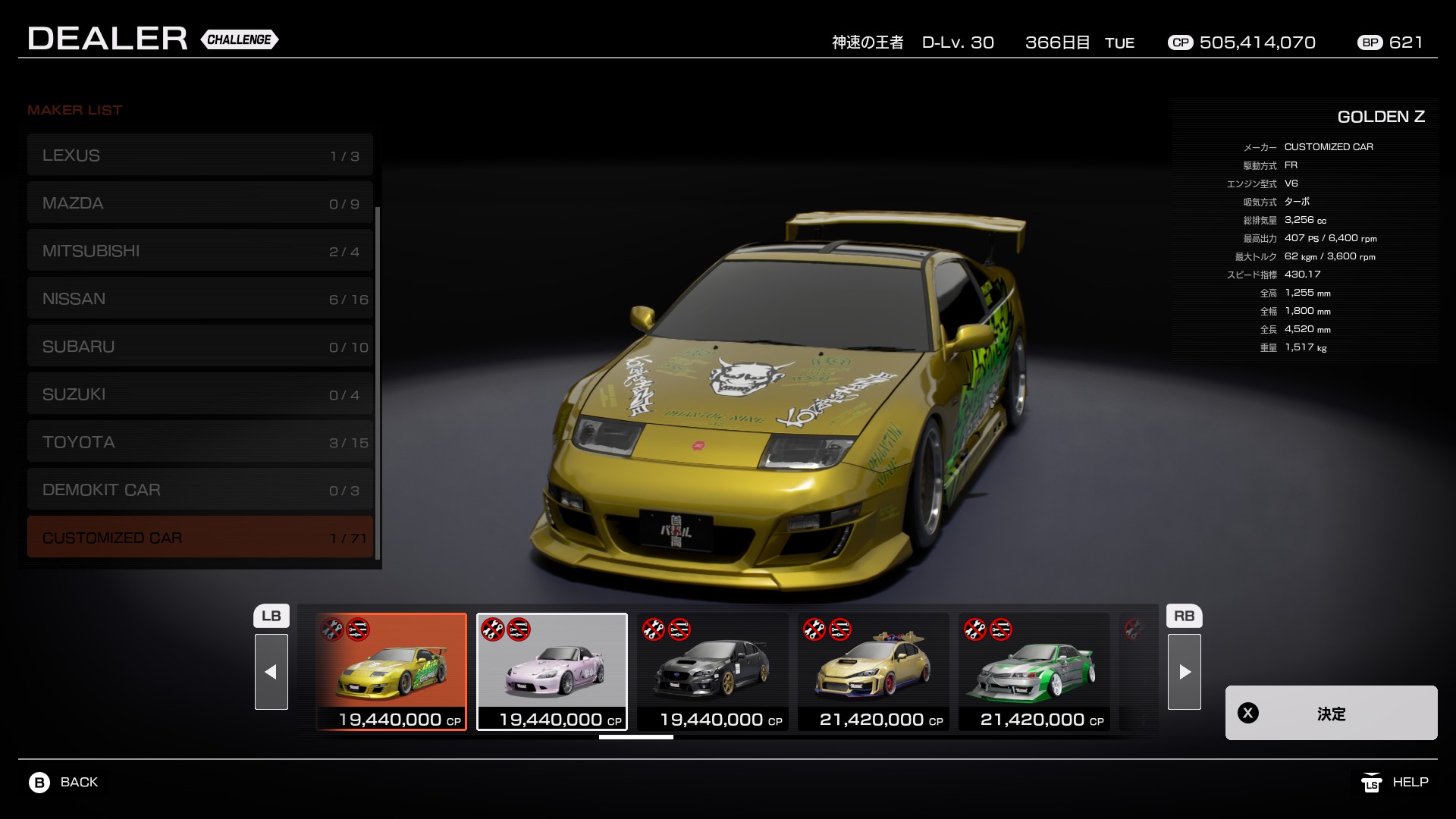Viewport: 1456px width, 819px height.
Task: Choose the black sedan car thumbnail
Action: click(713, 672)
